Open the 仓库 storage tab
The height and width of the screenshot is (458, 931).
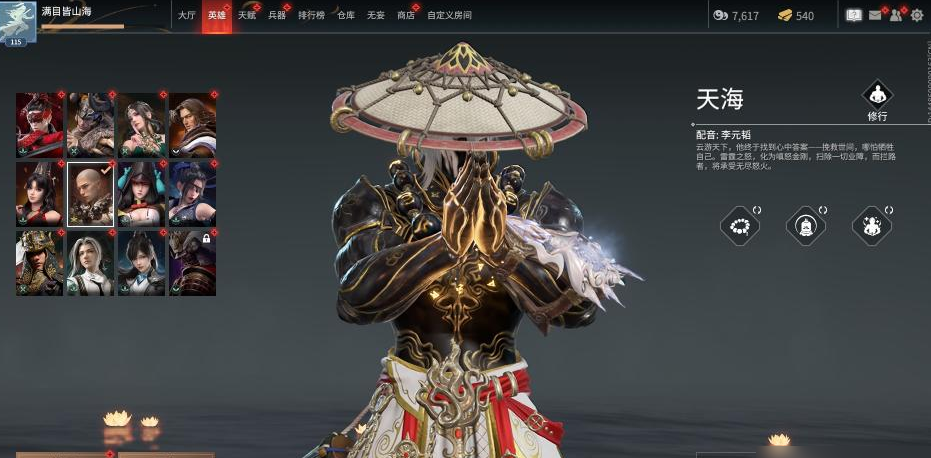pyautogui.click(x=346, y=16)
